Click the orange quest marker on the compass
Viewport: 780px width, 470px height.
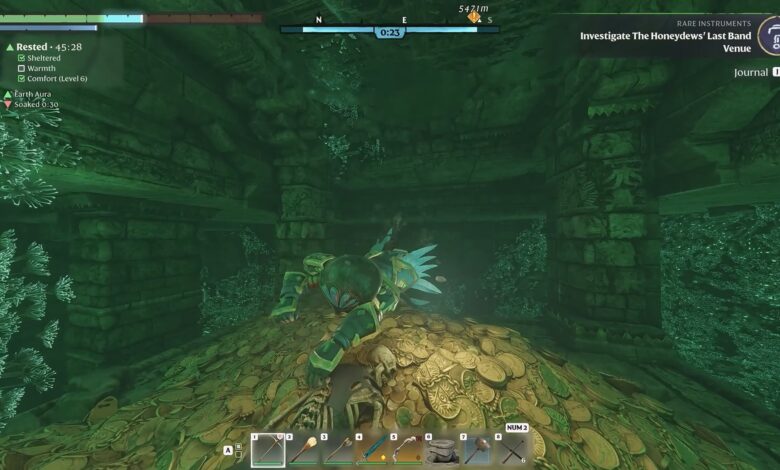(474, 17)
